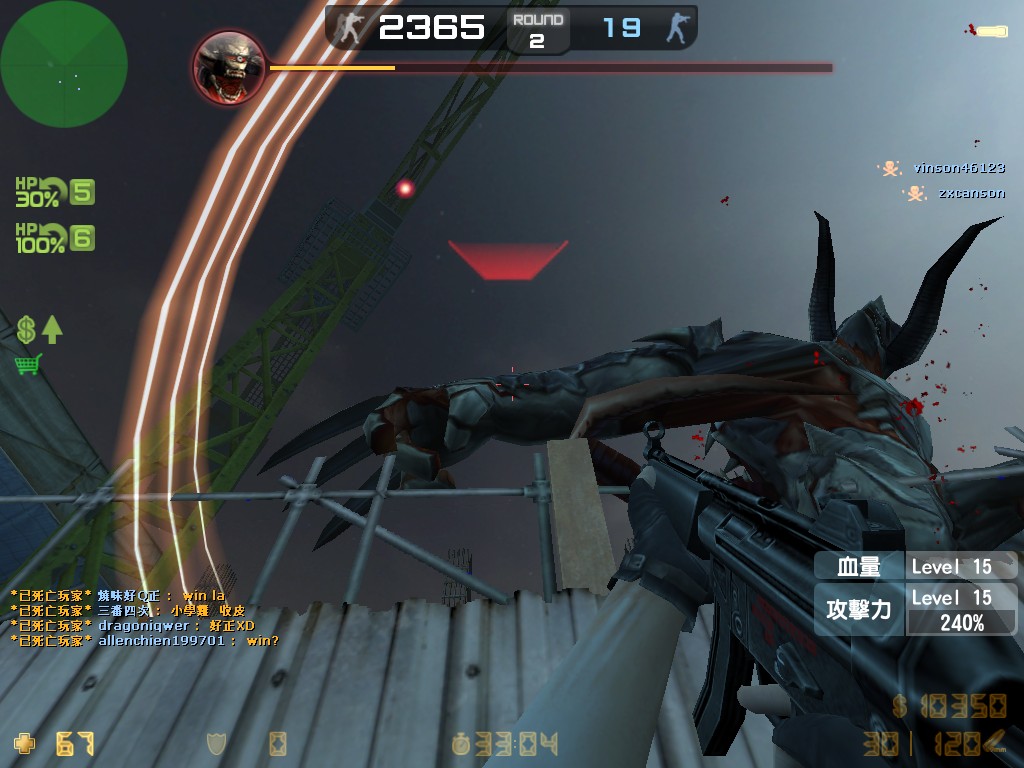Screen dimensions: 1024x768
Task: Select the boss monster portrait
Action: pyautogui.click(x=229, y=68)
